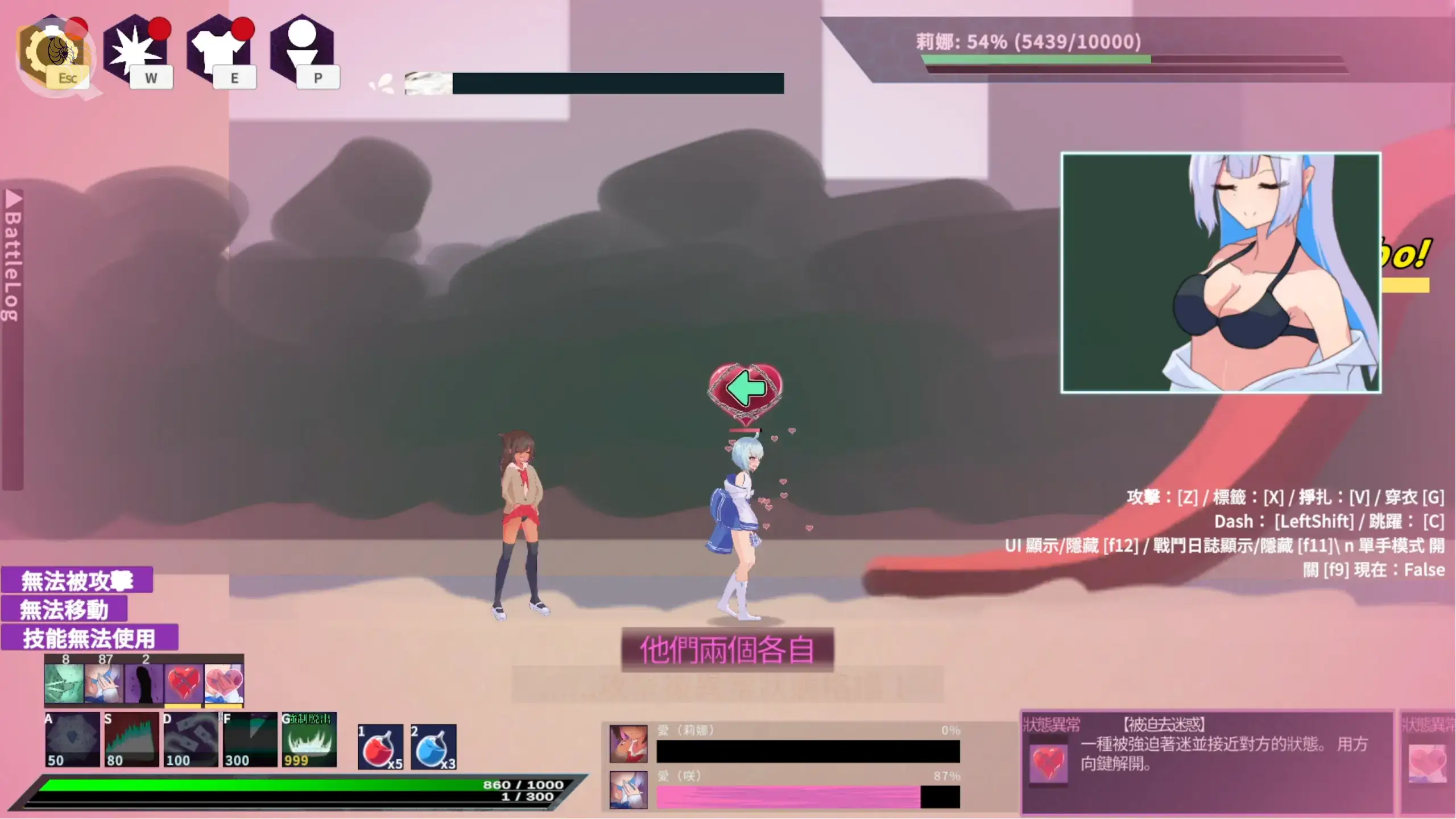1456x819 pixels.
Task: Activate the spiky skill S costing 80
Action: [x=131, y=739]
